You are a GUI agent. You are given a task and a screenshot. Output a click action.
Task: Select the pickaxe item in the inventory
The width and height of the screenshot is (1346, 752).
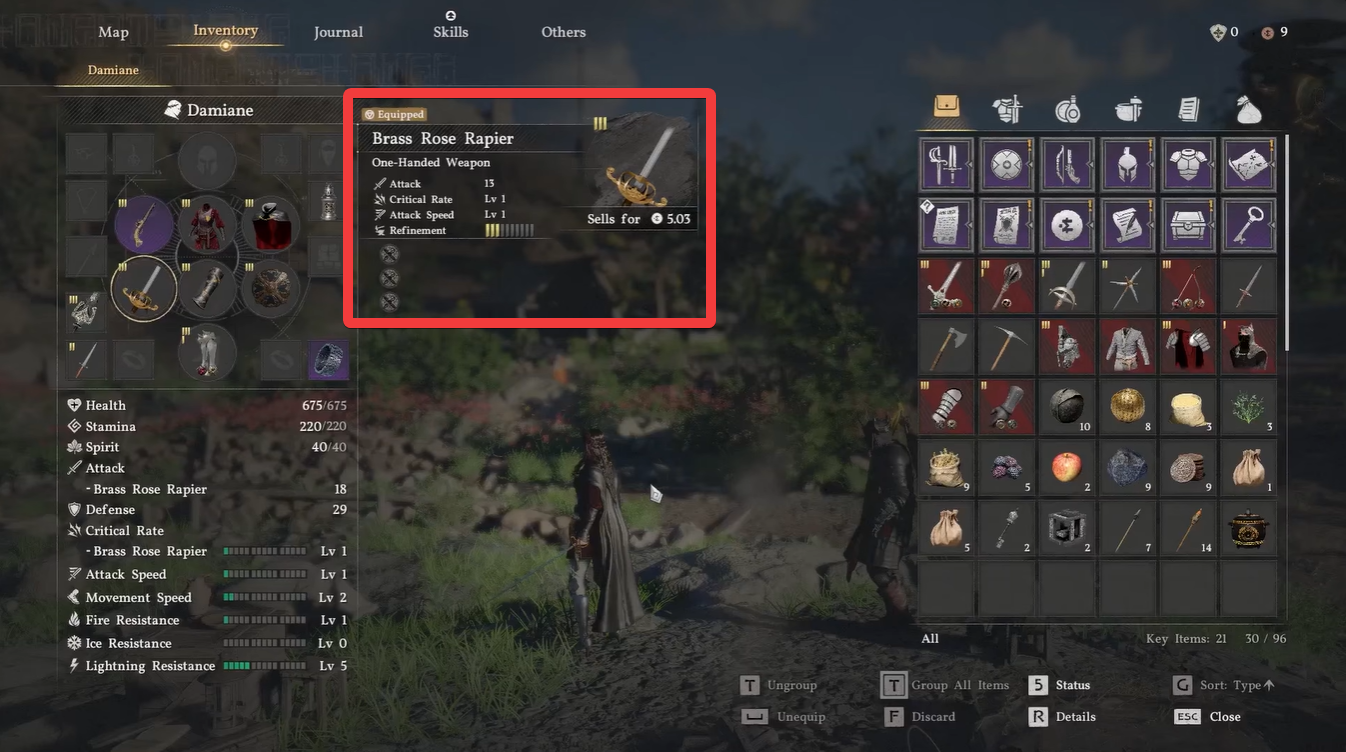[x=1007, y=346]
